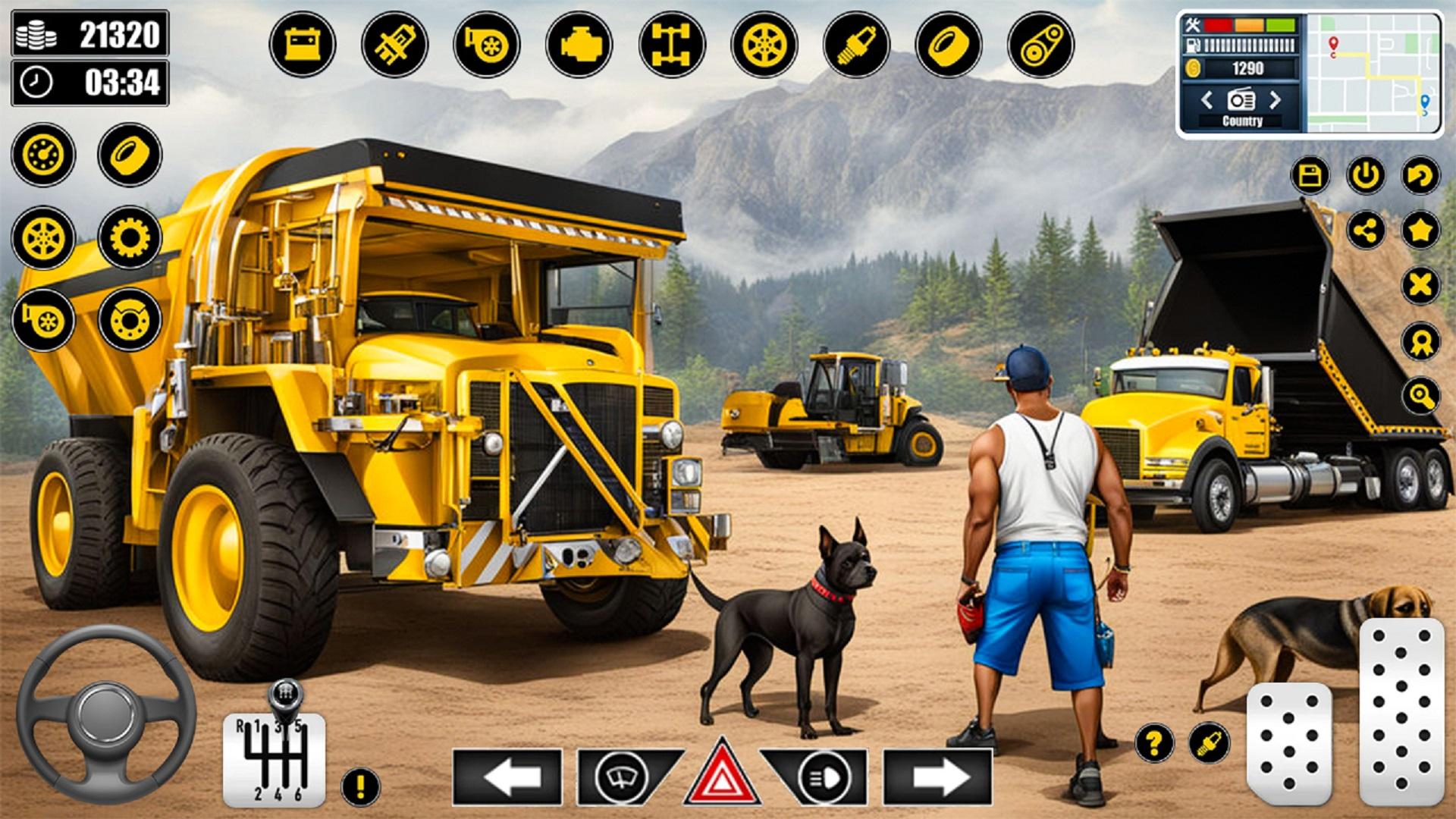Open the minimap route view
Image resolution: width=1456 pixels, height=819 pixels.
click(1373, 74)
